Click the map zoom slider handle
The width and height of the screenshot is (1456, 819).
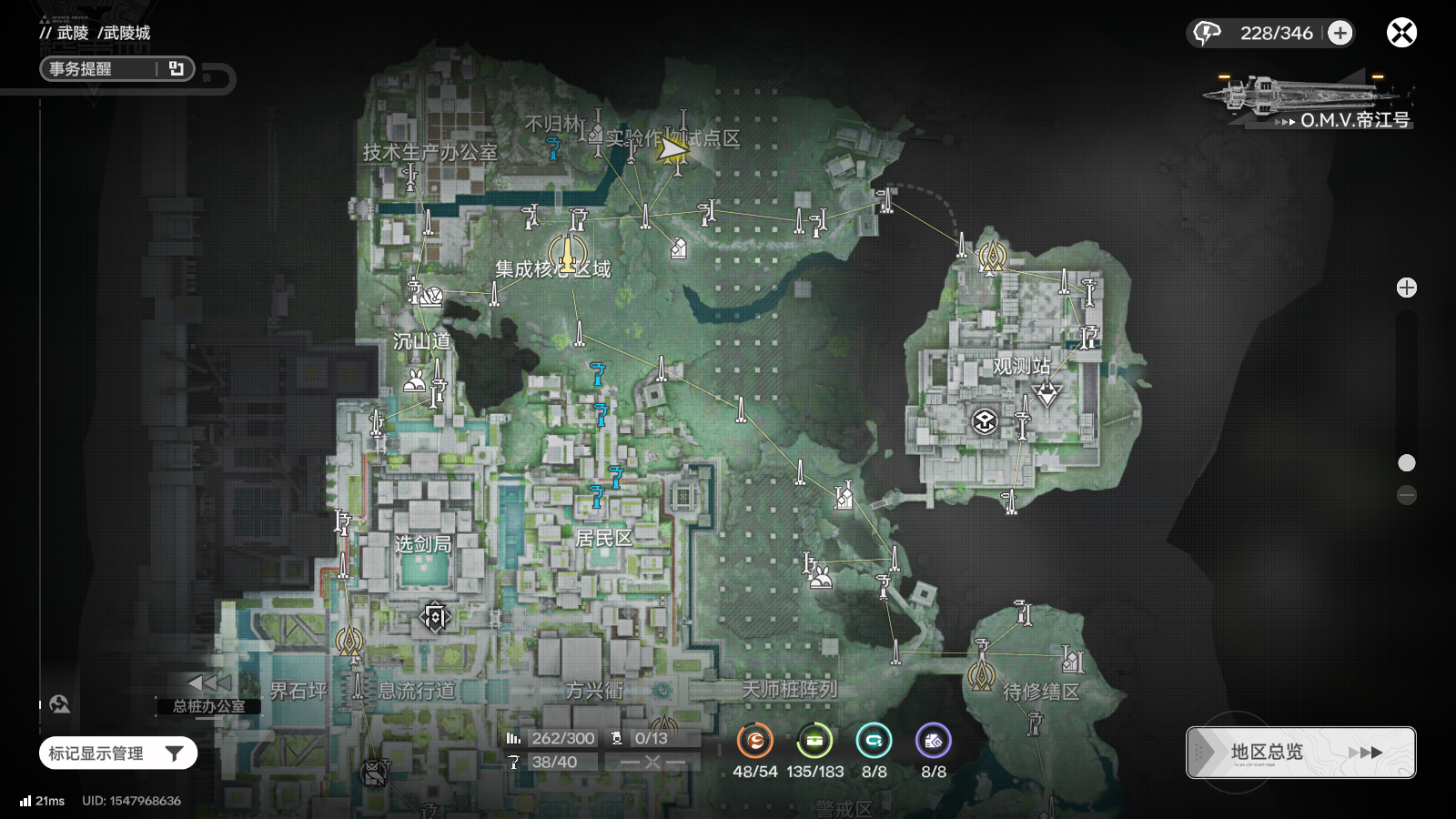[1407, 463]
